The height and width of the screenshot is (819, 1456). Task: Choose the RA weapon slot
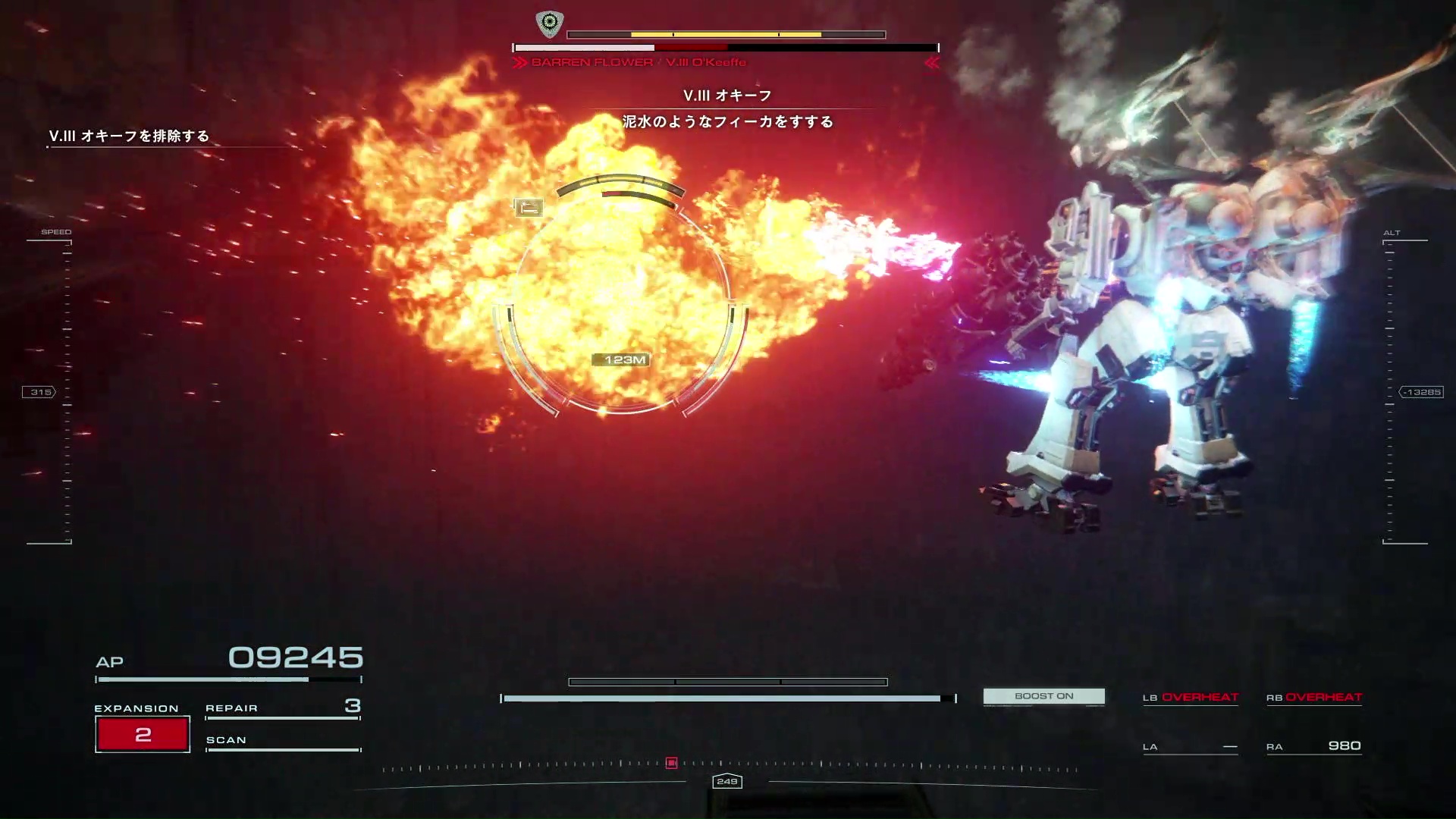tap(1314, 746)
